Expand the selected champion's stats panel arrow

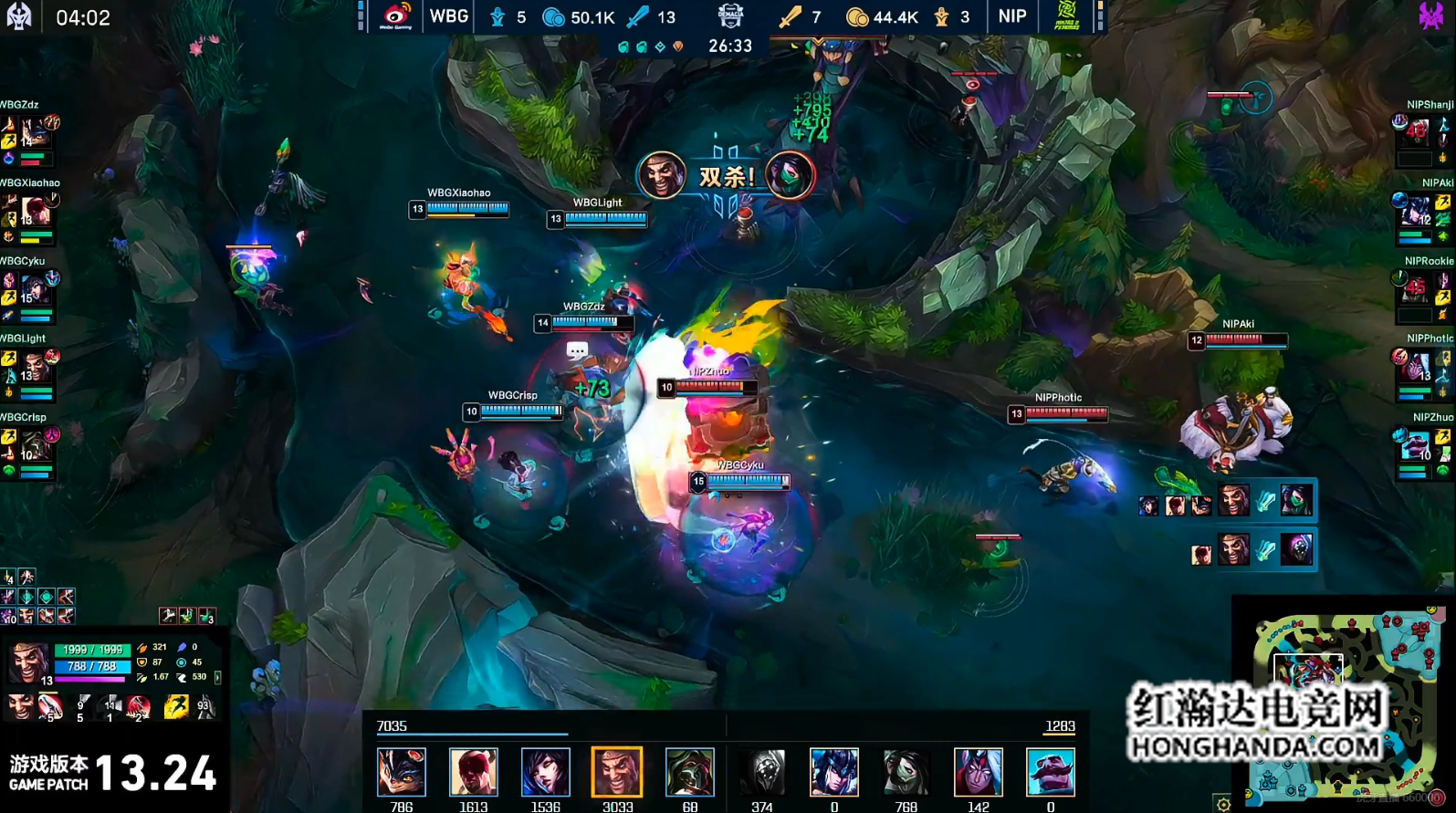pyautogui.click(x=217, y=677)
